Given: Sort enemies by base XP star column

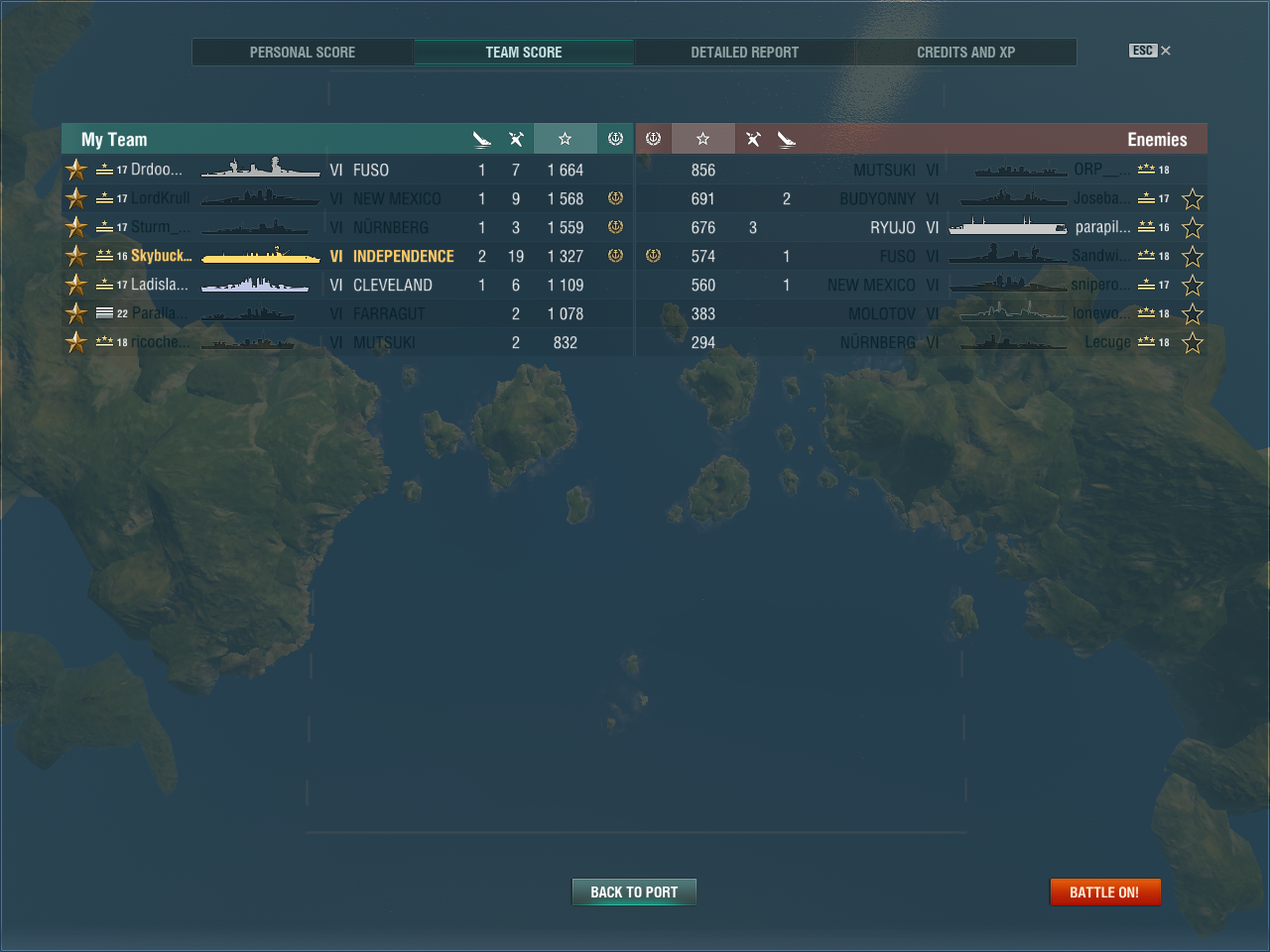Looking at the screenshot, I should point(702,139).
